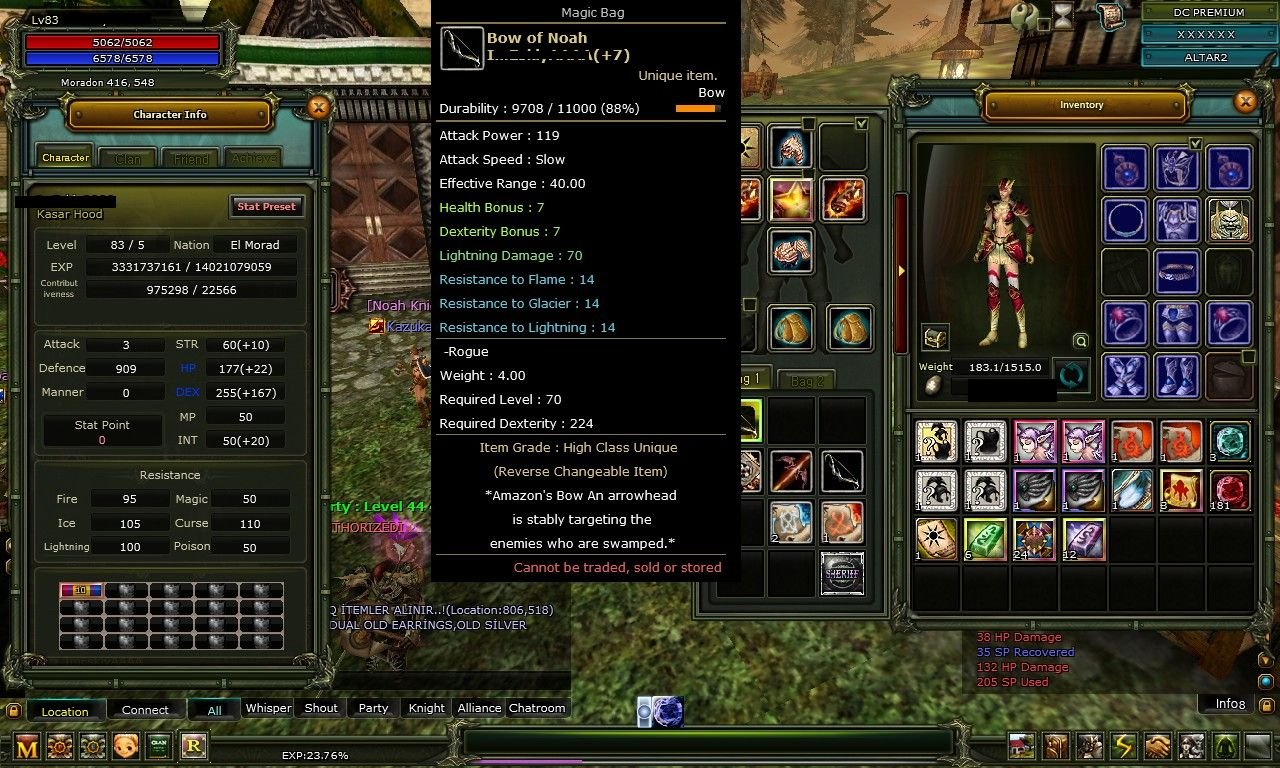Click the magnifier under the character preview
This screenshot has height=768, width=1280.
coord(1080,341)
